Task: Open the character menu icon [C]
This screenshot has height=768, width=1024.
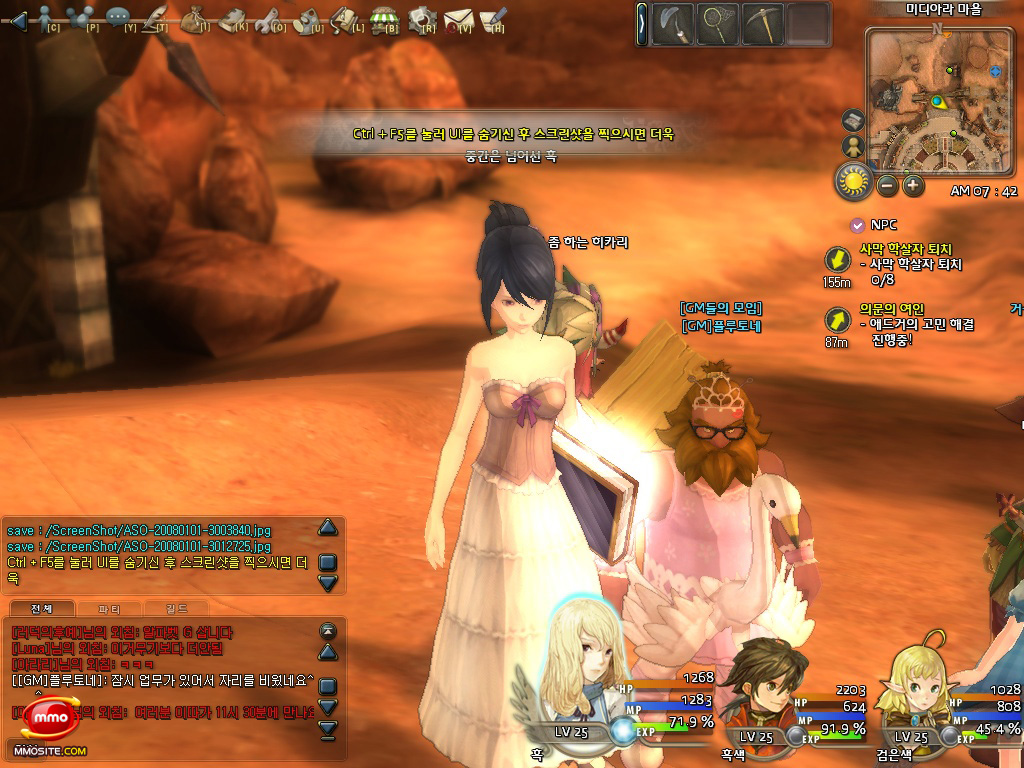Action: (x=47, y=17)
